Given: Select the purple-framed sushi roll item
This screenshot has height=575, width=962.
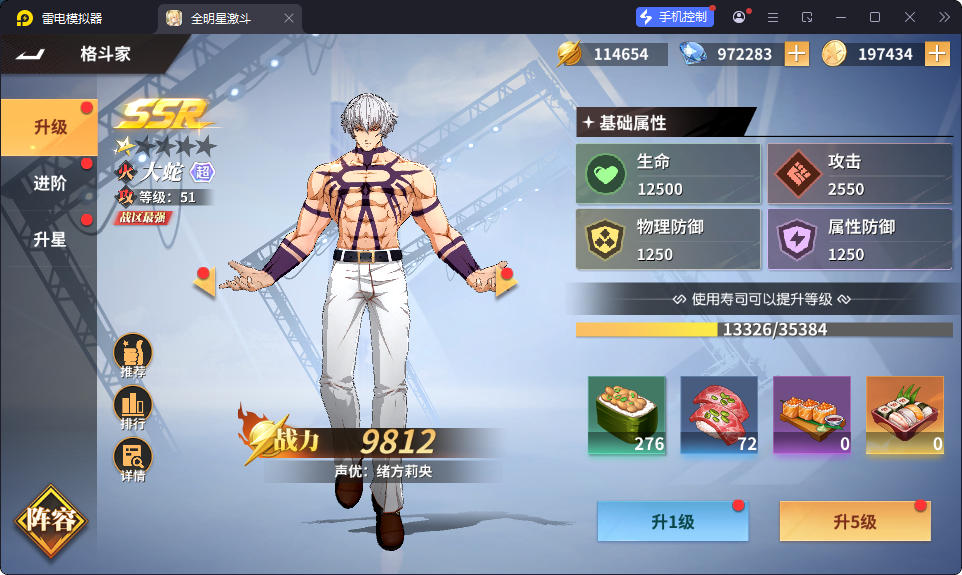Looking at the screenshot, I should tap(811, 415).
